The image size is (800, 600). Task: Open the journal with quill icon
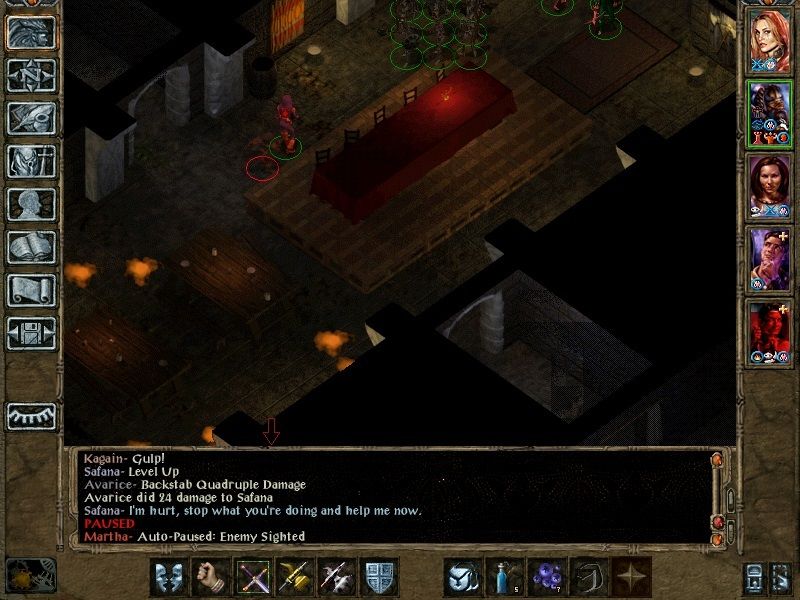click(x=31, y=118)
